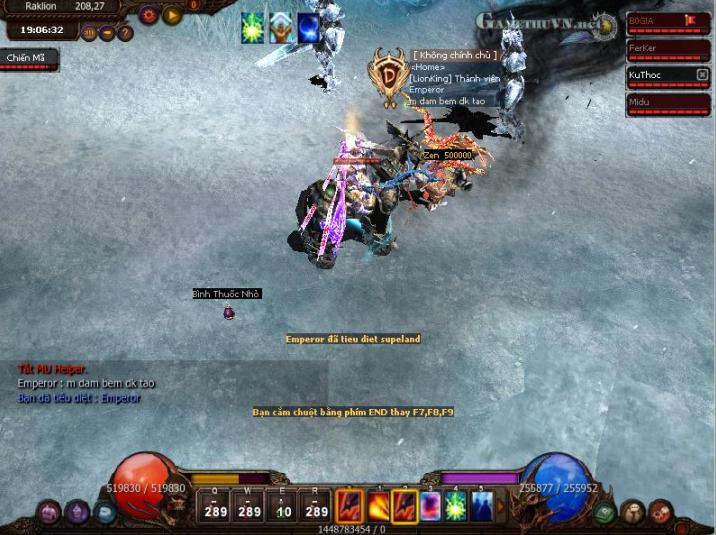The height and width of the screenshot is (535, 716).
Task: Start MU Helper with the play button
Action: 172,15
